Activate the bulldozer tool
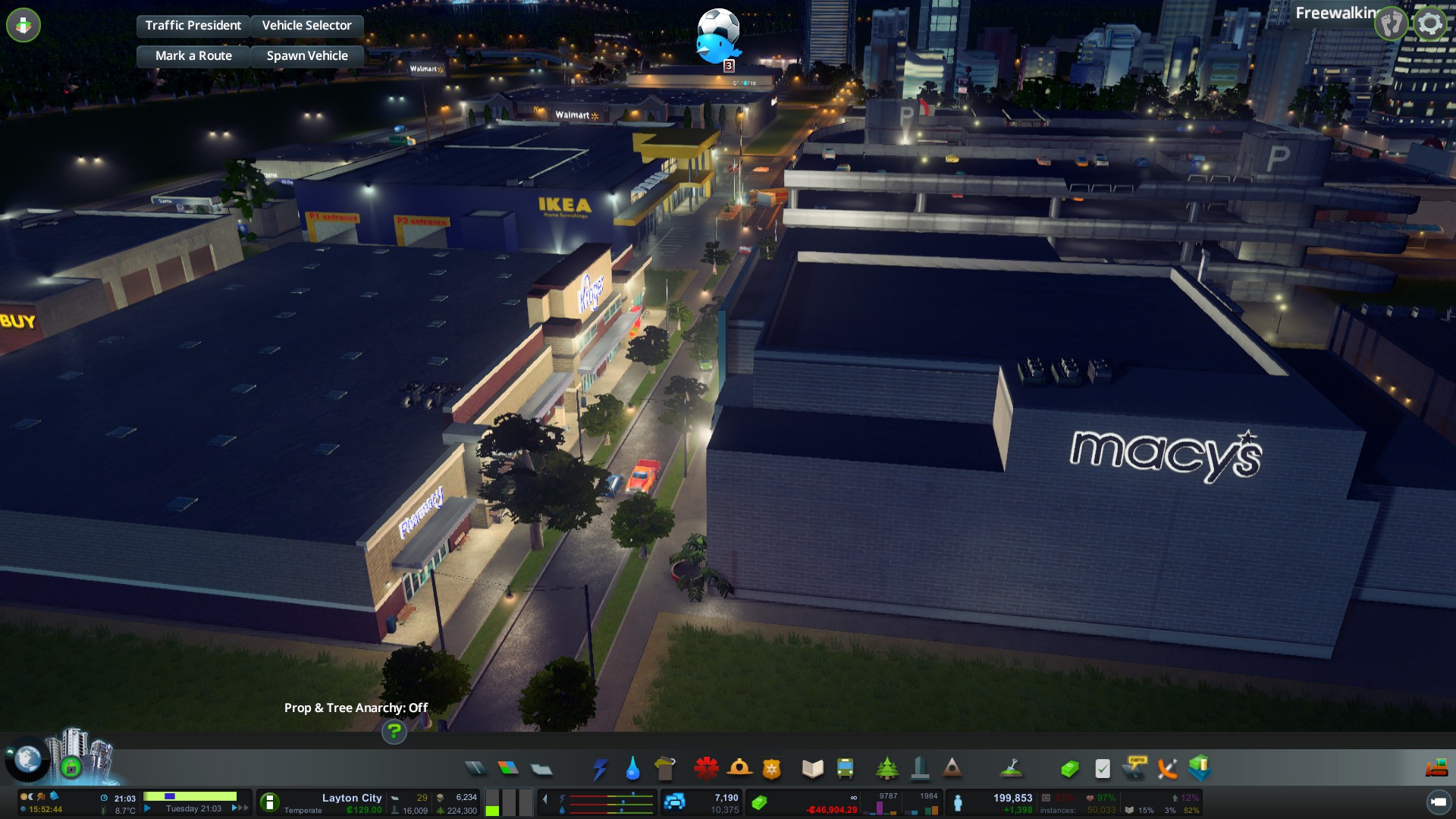Screen dimensions: 1456x819 pos(1436,769)
